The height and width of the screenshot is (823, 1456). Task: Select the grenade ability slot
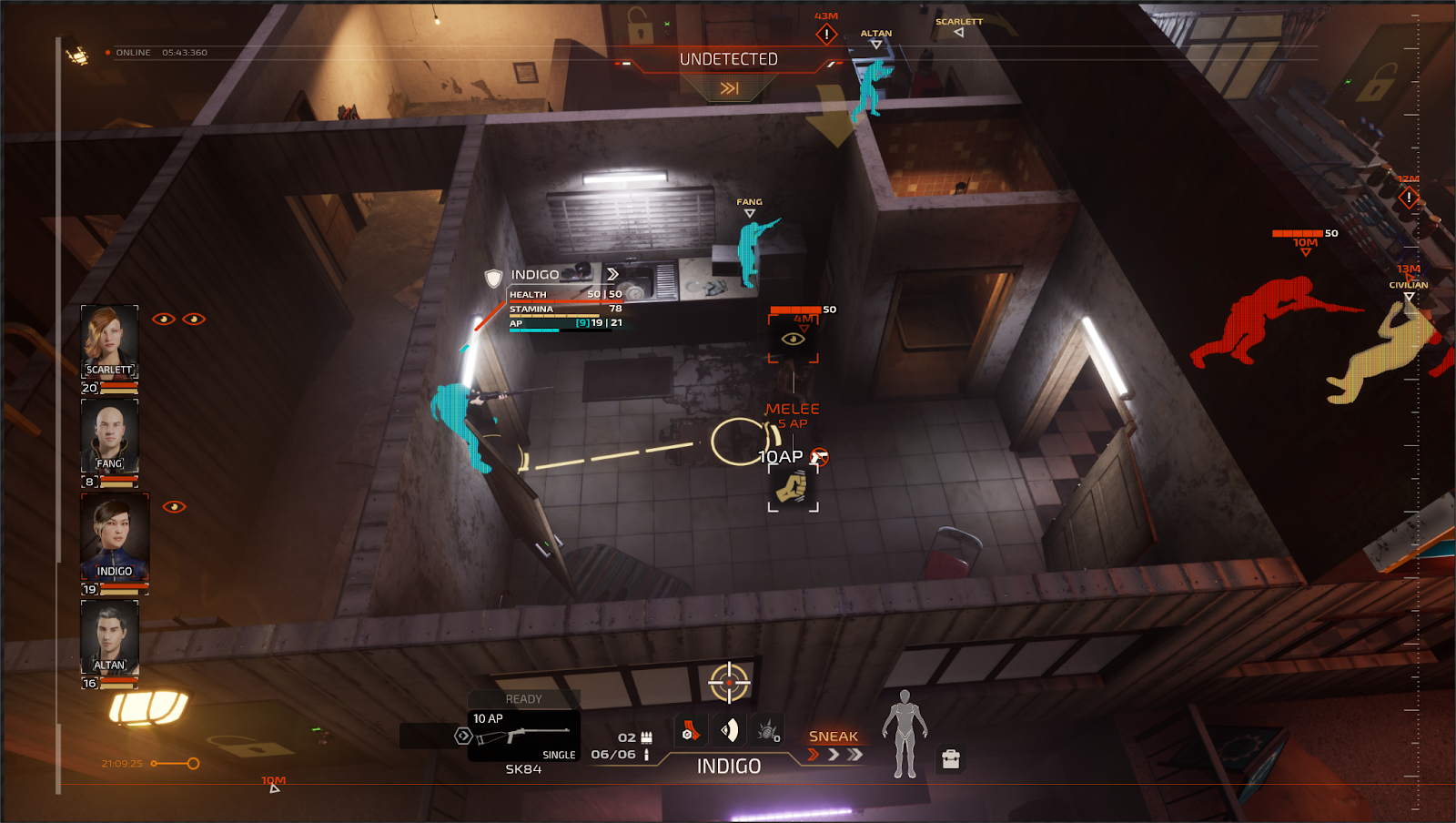click(x=769, y=731)
